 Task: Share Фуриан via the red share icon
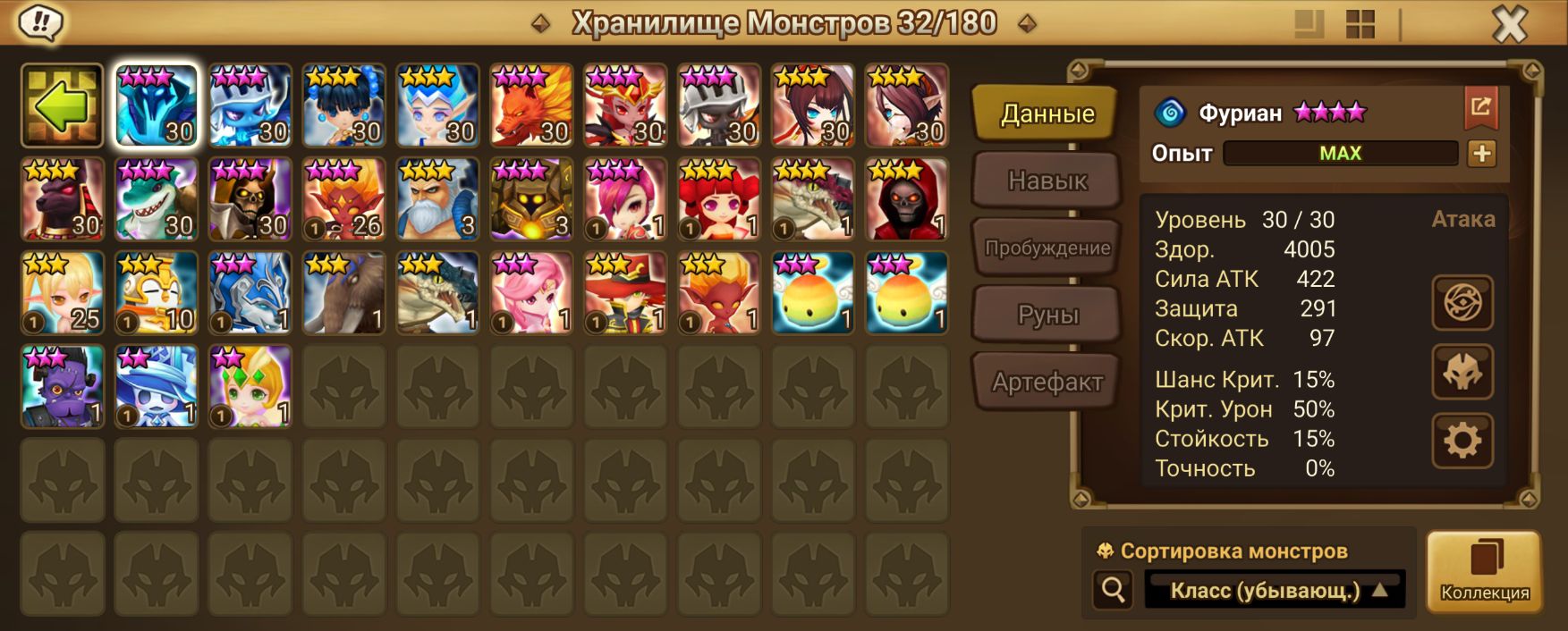(1480, 108)
